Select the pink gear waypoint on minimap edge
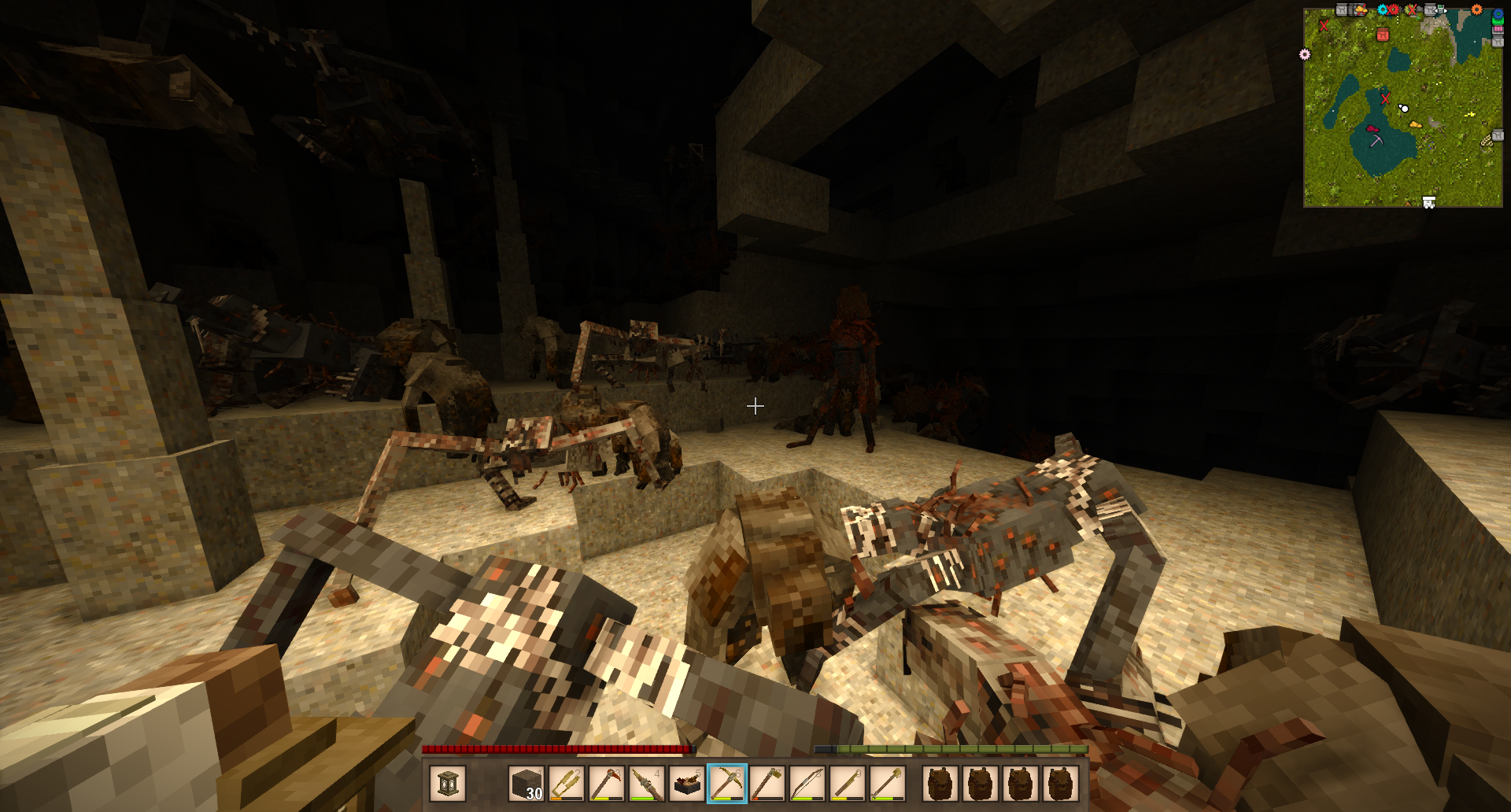The width and height of the screenshot is (1511, 812). click(1305, 54)
